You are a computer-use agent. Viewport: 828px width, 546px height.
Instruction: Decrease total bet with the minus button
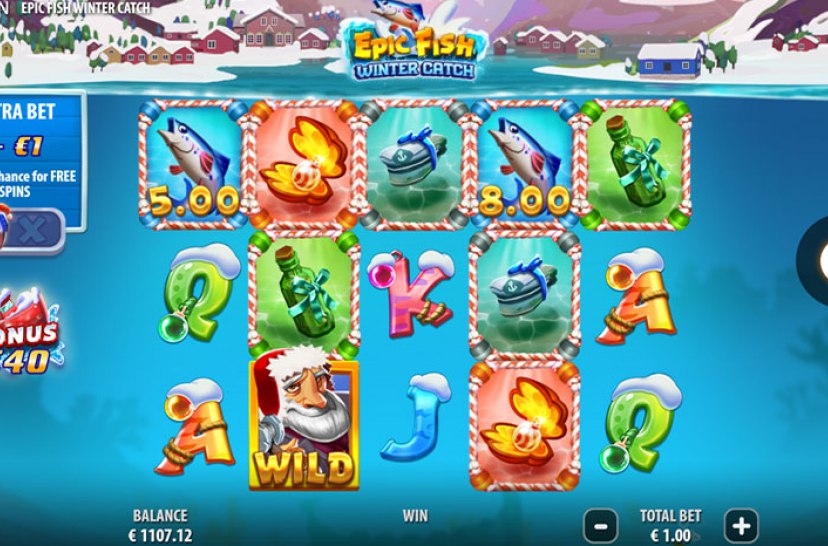600,525
